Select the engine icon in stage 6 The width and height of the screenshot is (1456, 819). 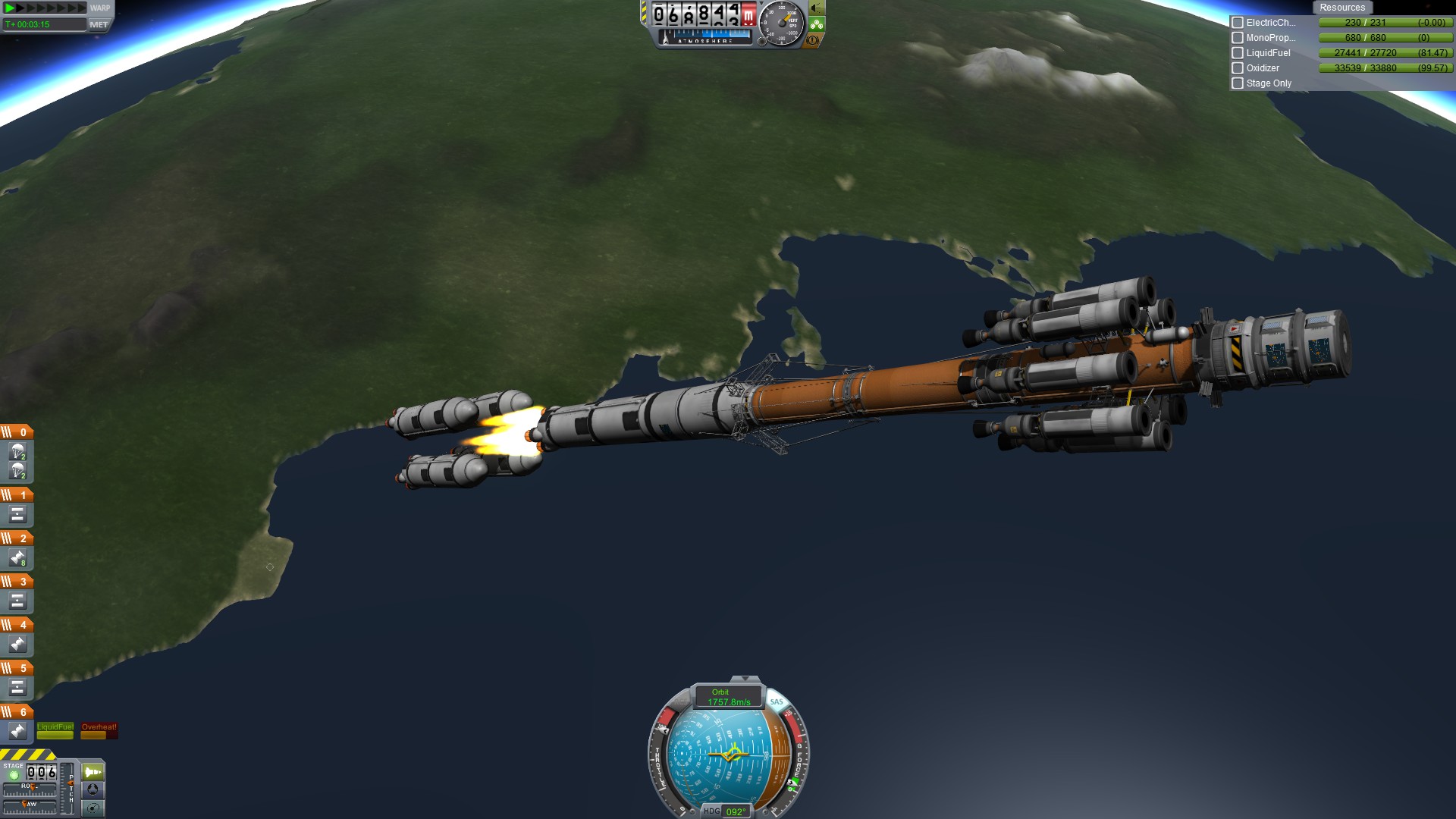point(17,731)
